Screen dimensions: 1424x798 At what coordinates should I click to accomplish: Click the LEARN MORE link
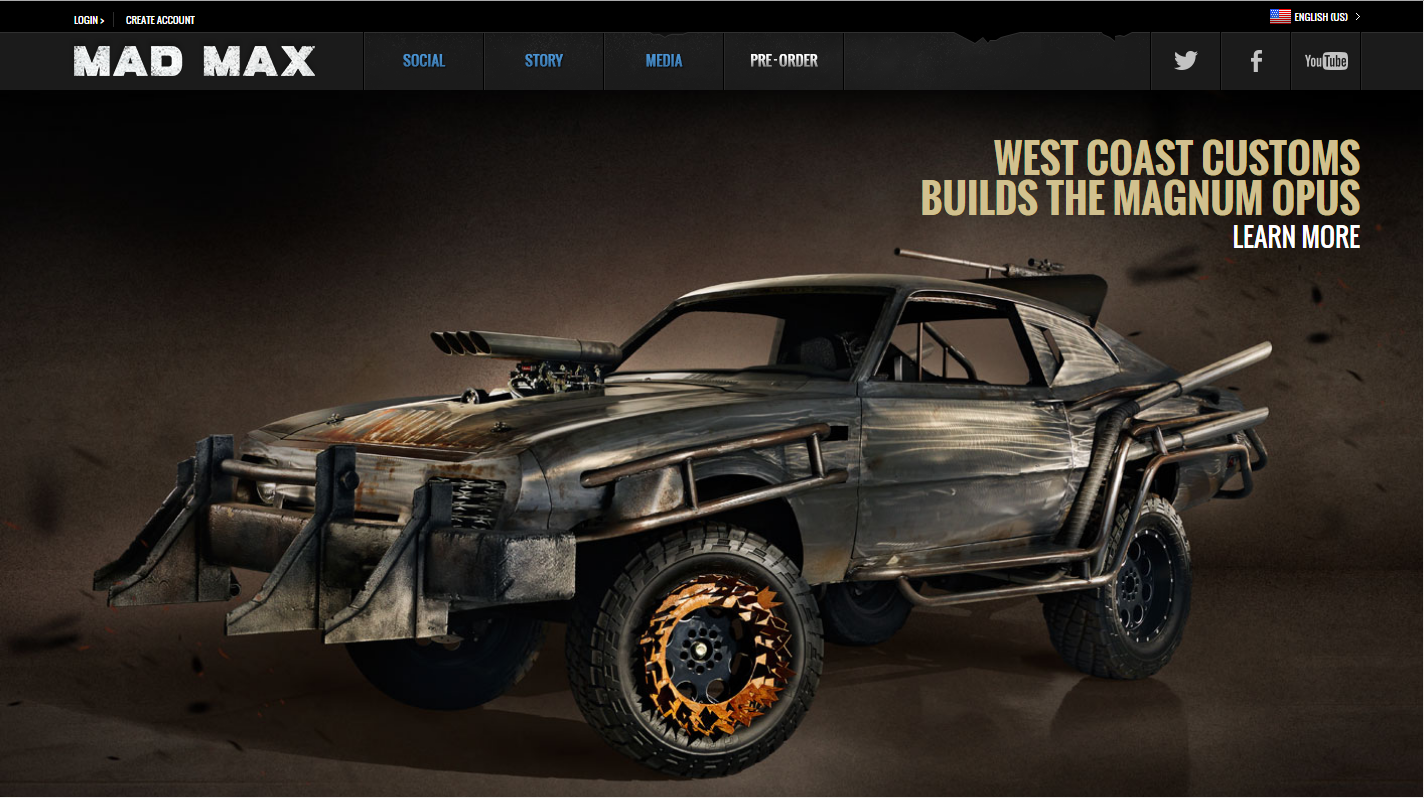pyautogui.click(x=1297, y=237)
